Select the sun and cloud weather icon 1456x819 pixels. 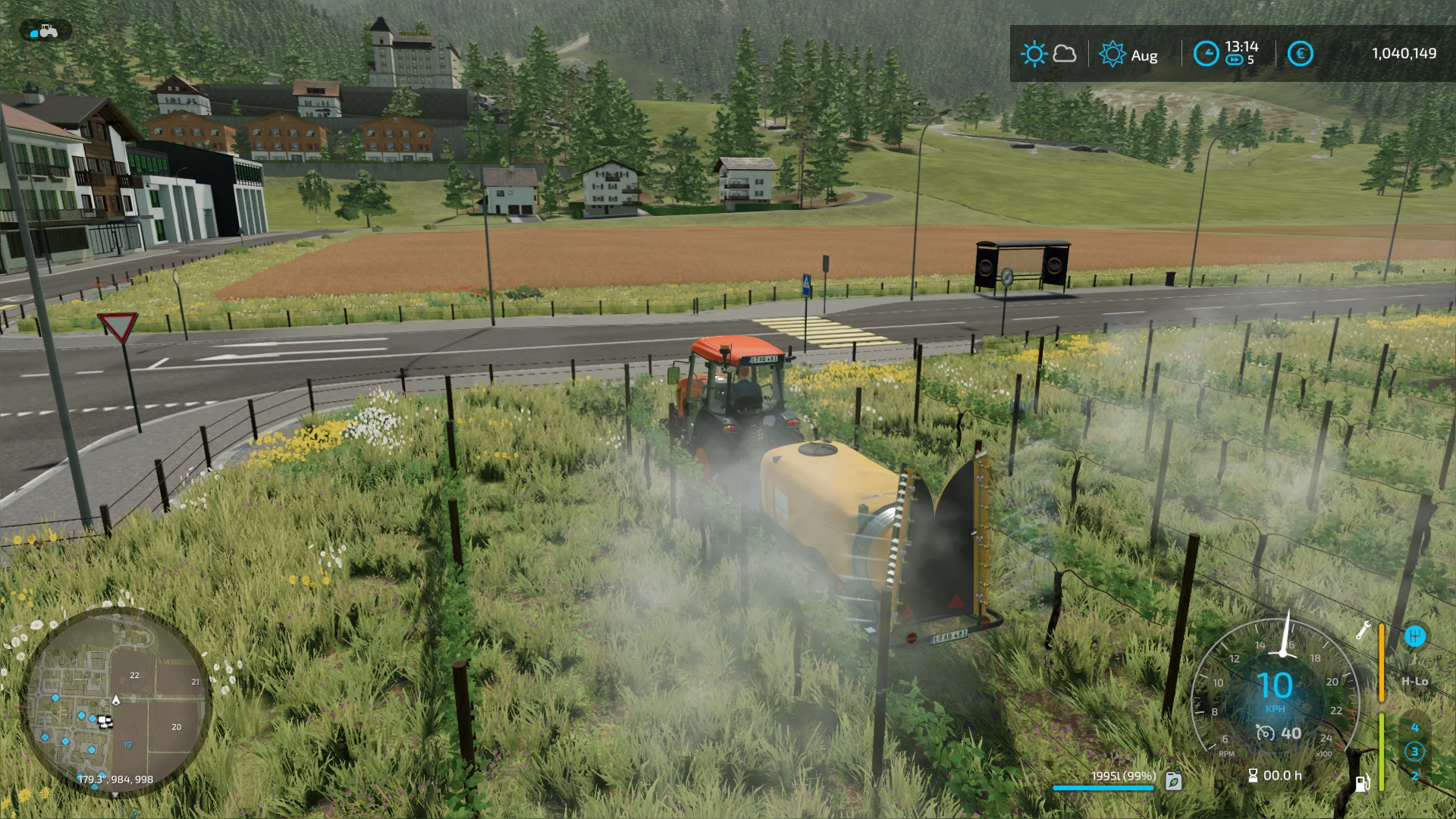1049,54
